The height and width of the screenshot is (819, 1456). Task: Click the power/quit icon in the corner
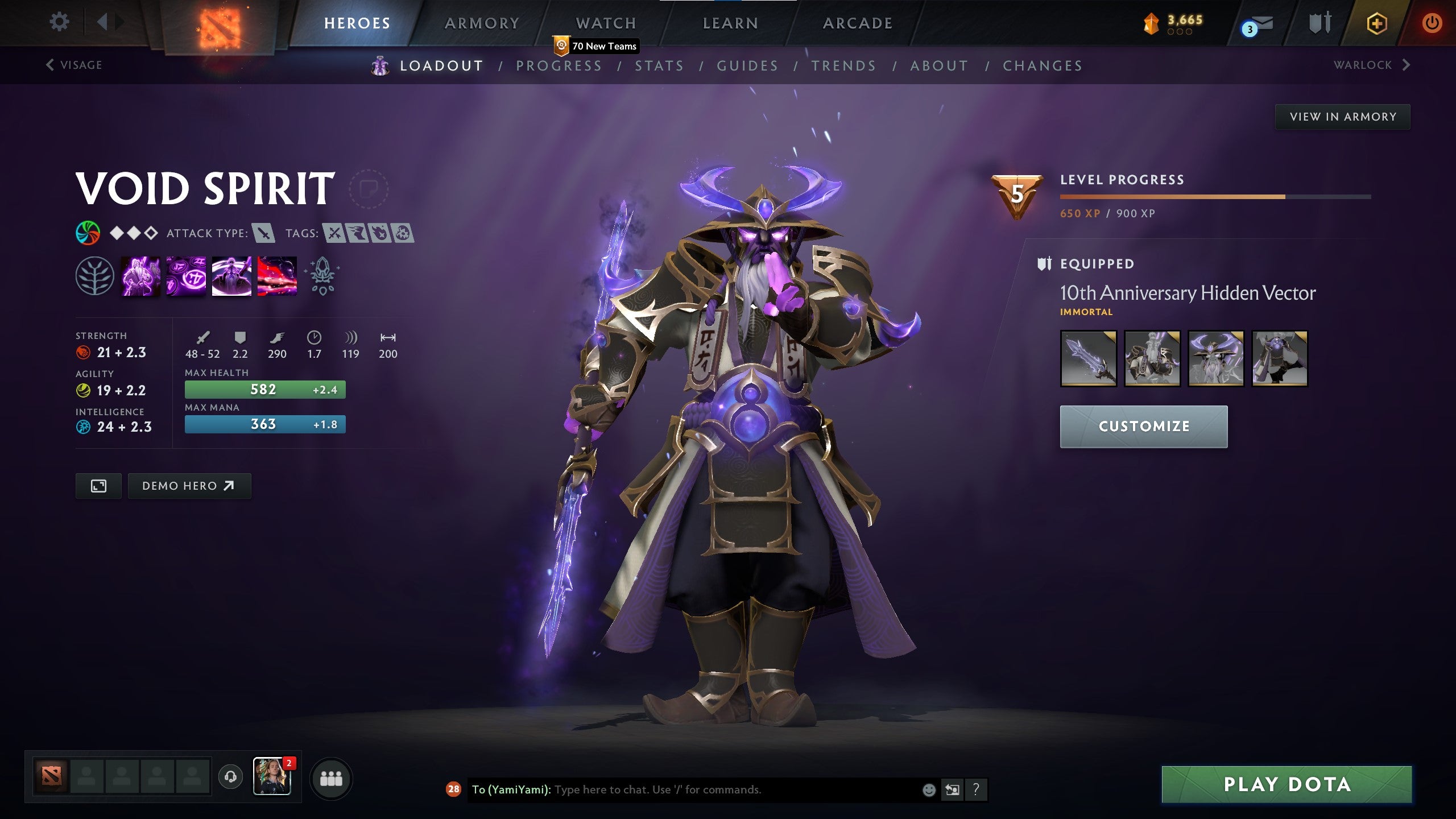1433,23
